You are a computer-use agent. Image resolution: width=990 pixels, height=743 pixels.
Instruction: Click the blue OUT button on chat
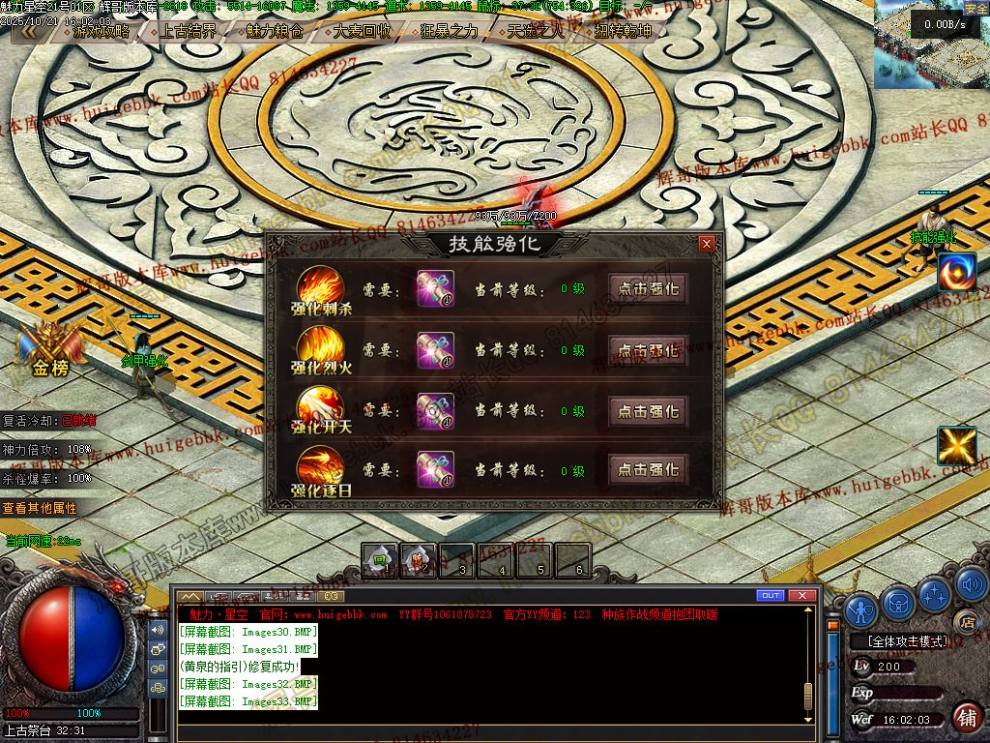click(x=770, y=595)
